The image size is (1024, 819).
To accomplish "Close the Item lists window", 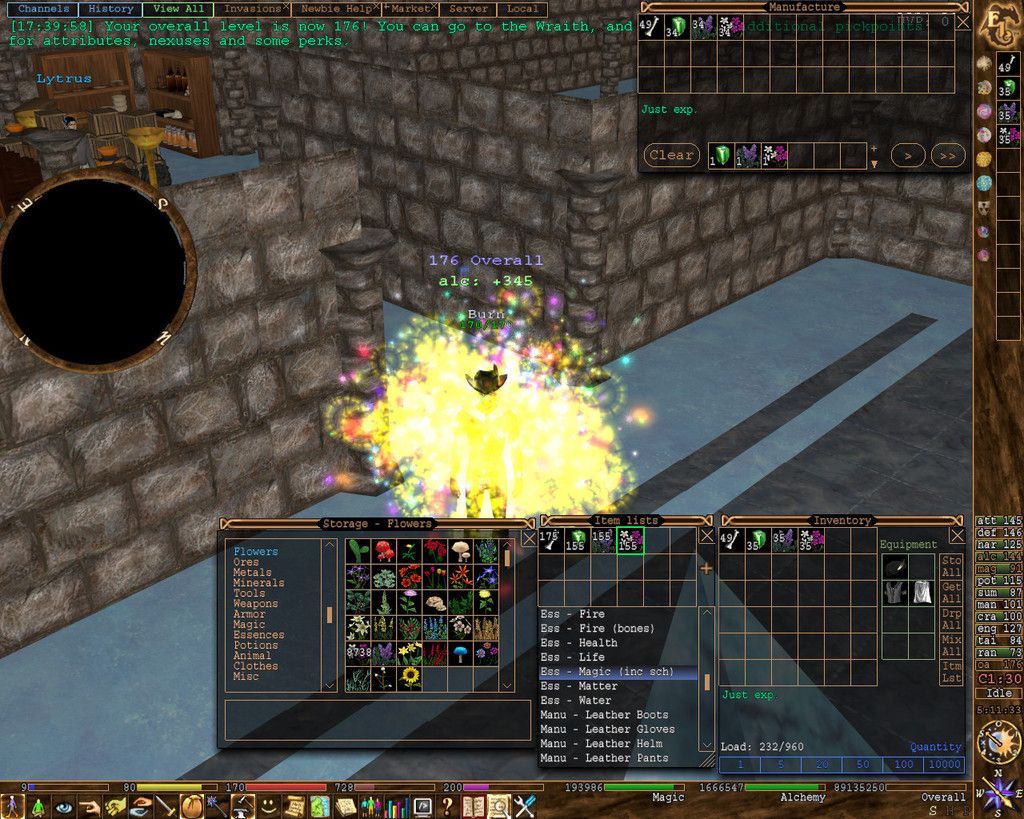I will point(706,536).
